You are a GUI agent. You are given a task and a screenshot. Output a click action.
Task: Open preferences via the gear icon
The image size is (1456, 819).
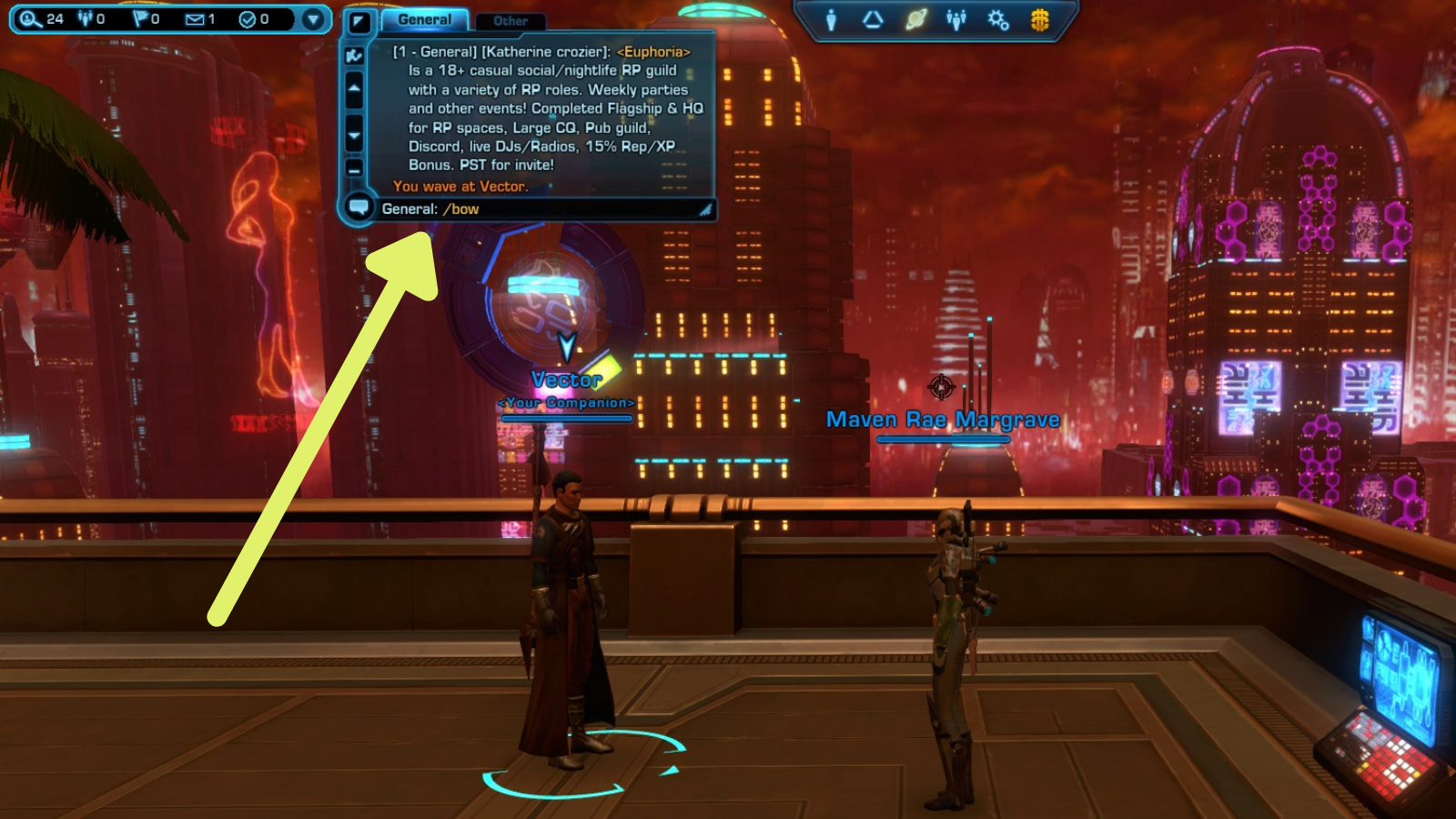click(998, 20)
